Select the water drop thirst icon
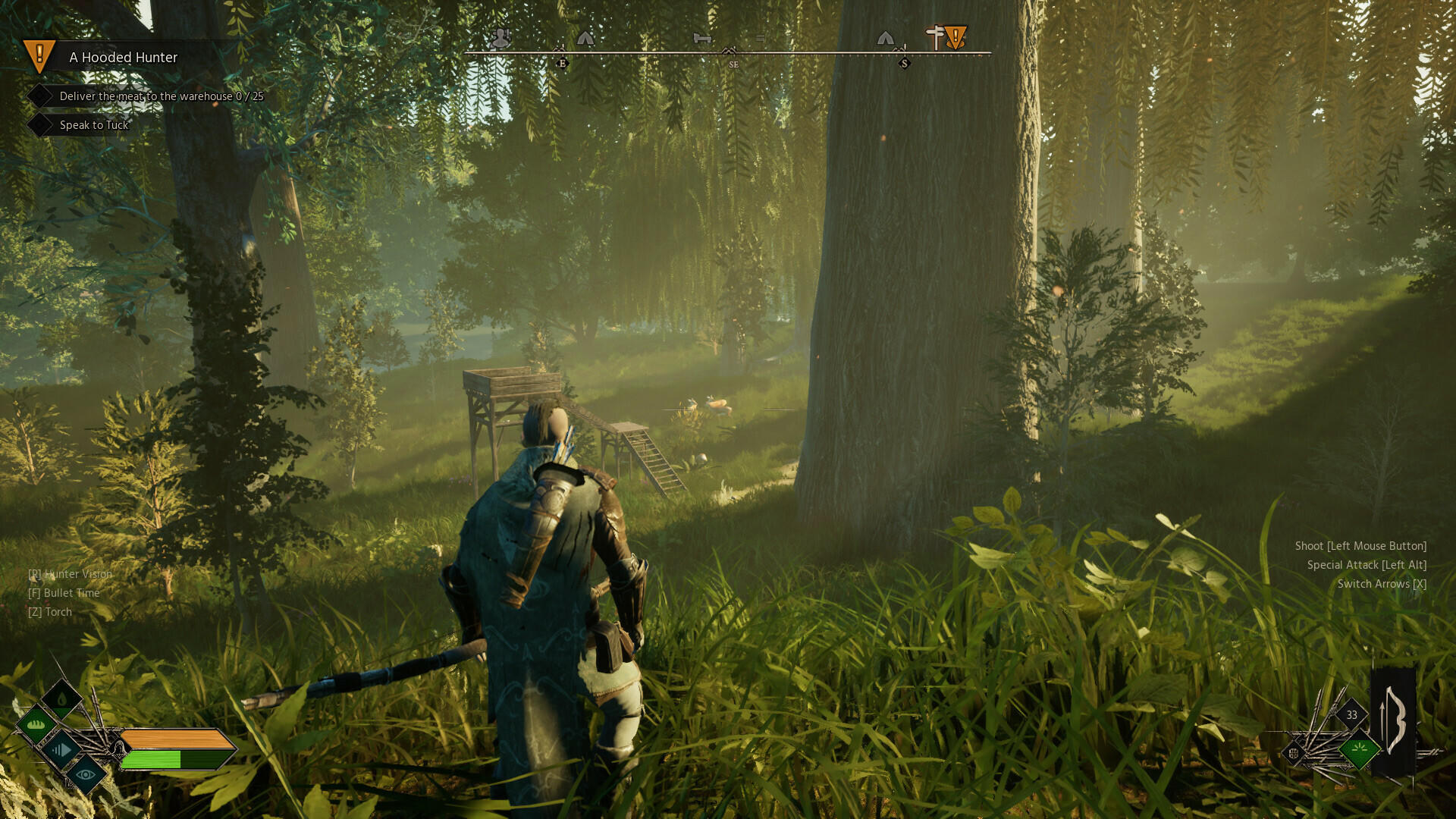 click(61, 698)
